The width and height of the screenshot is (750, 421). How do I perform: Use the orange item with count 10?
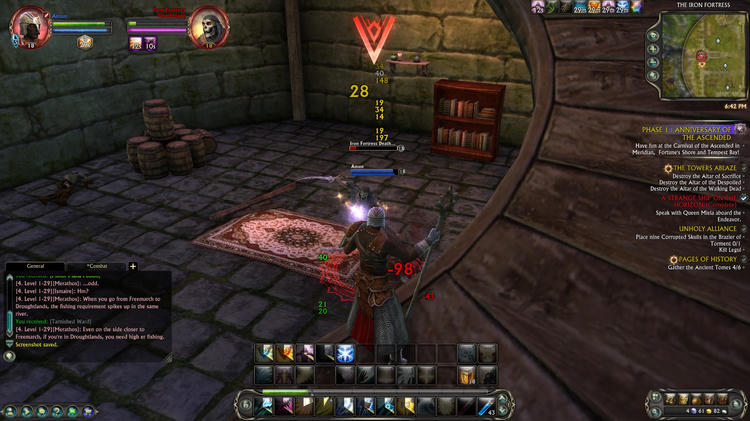(x=149, y=44)
